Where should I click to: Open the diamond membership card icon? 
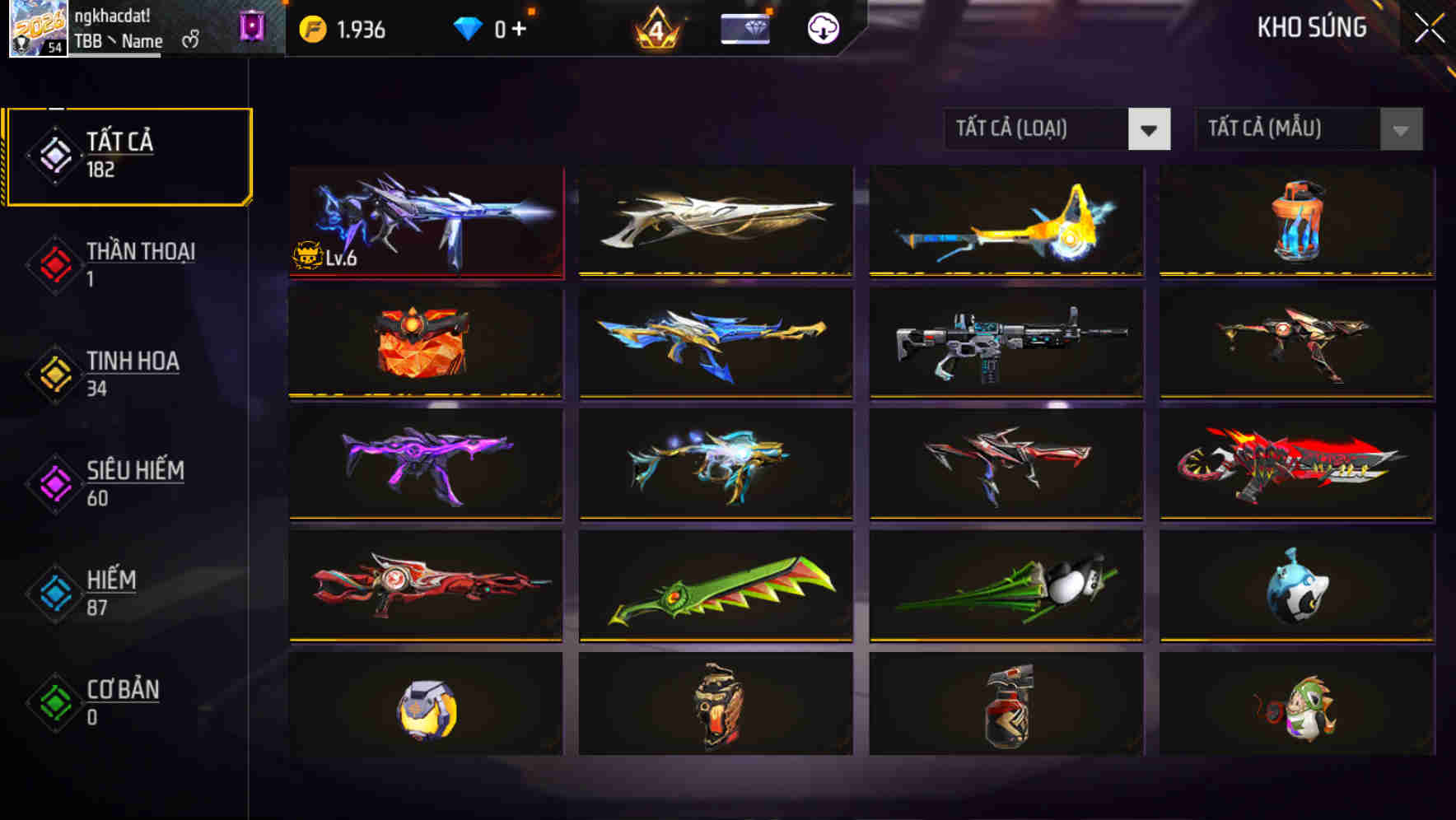[x=744, y=27]
